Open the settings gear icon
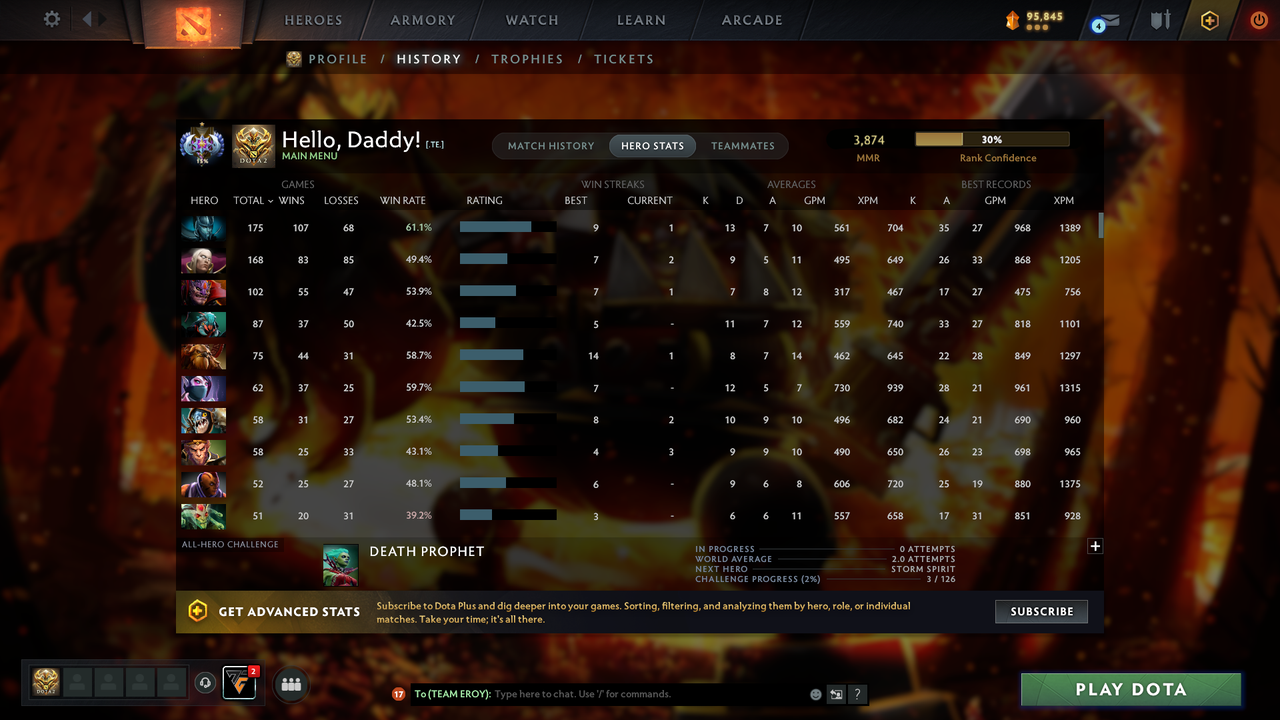The height and width of the screenshot is (720, 1280). point(52,18)
